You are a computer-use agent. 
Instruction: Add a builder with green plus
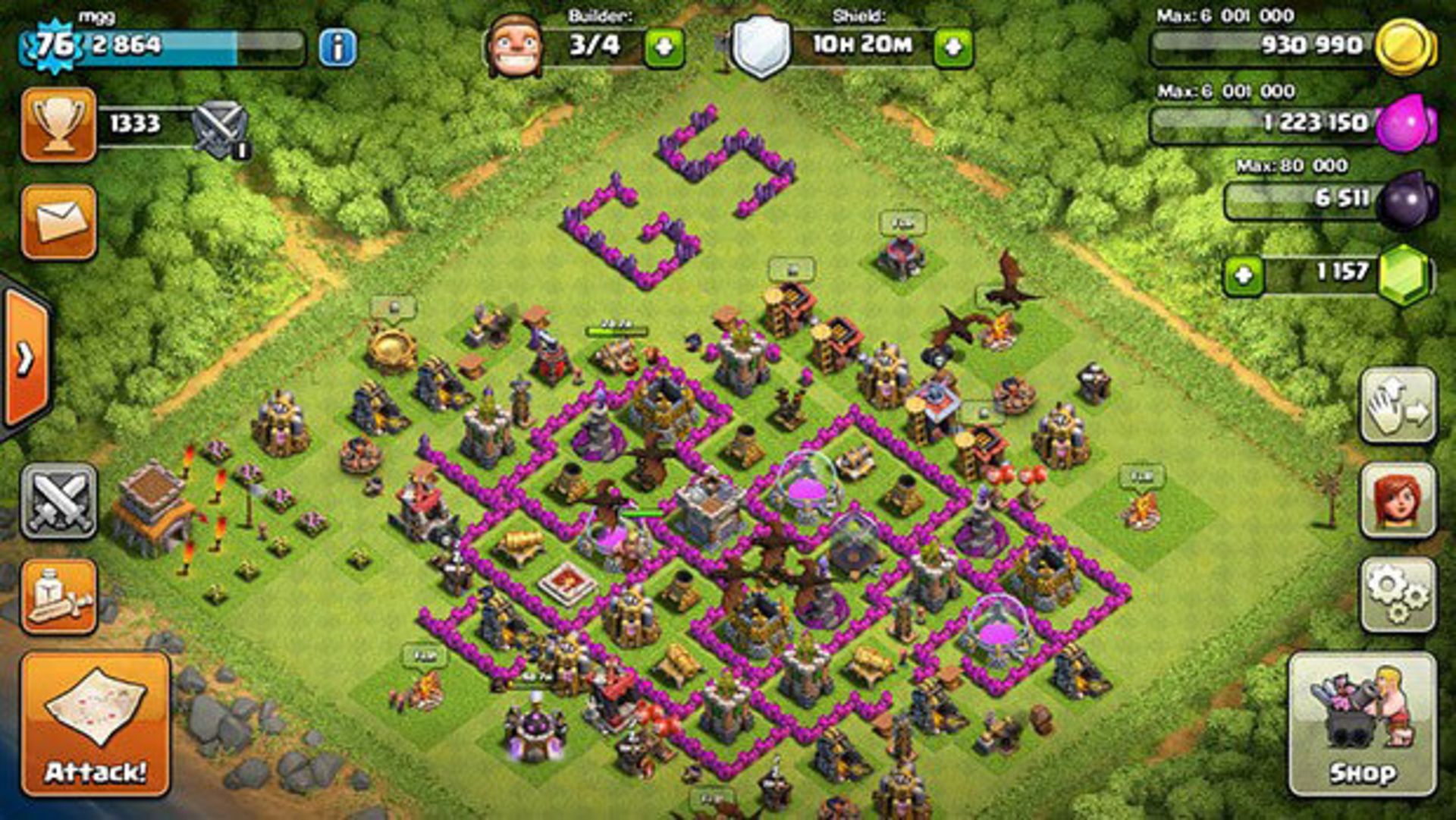pyautogui.click(x=664, y=48)
